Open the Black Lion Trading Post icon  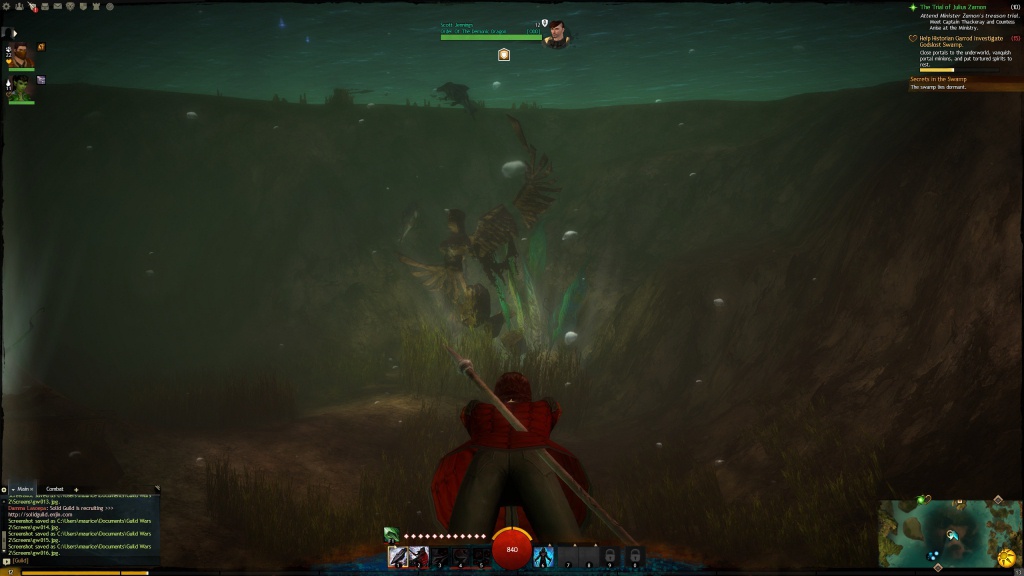pyautogui.click(x=19, y=6)
